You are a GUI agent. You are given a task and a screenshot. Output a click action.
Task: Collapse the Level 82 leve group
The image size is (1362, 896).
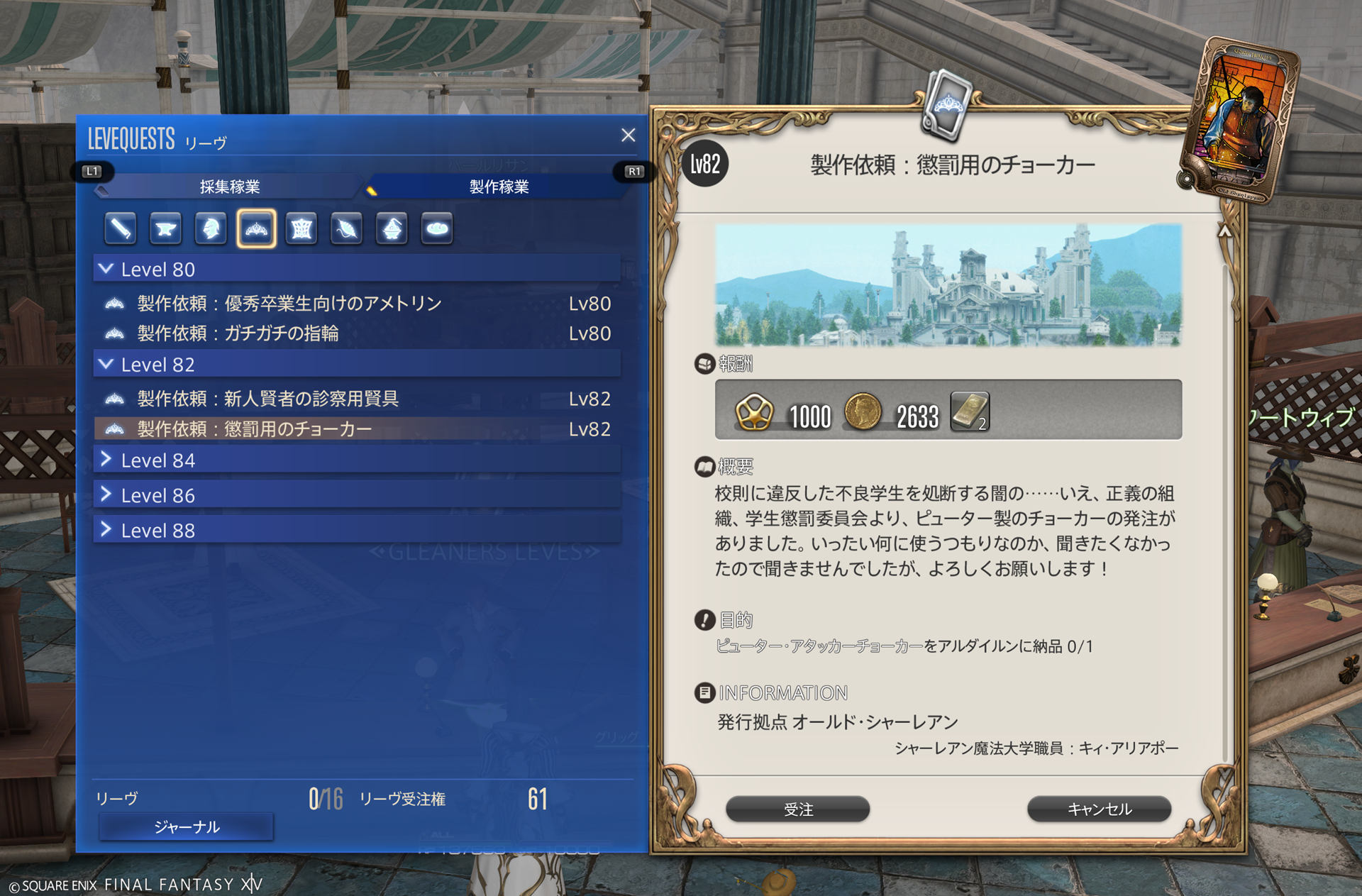106,364
